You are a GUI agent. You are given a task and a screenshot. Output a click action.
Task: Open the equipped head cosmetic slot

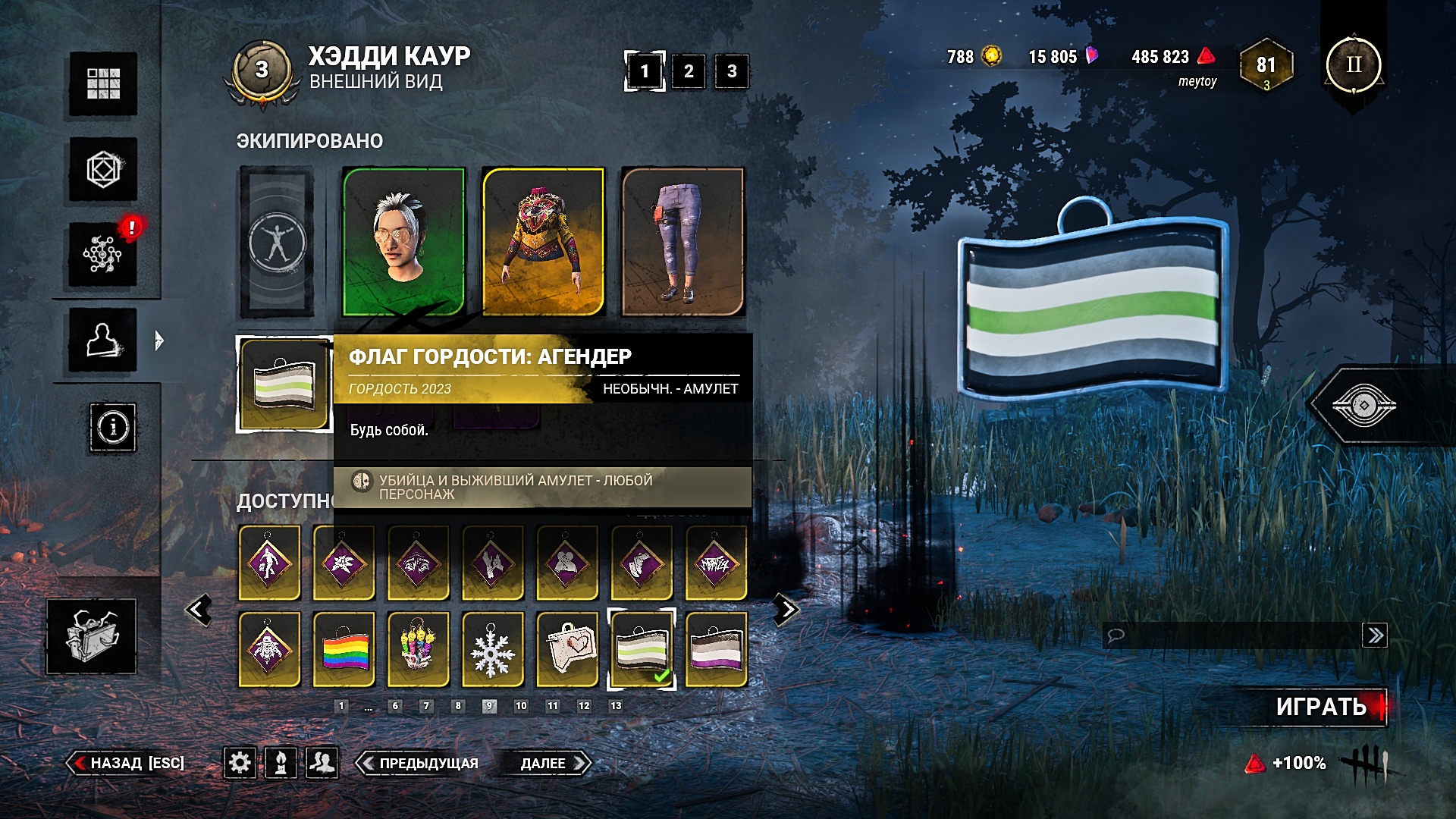[403, 241]
